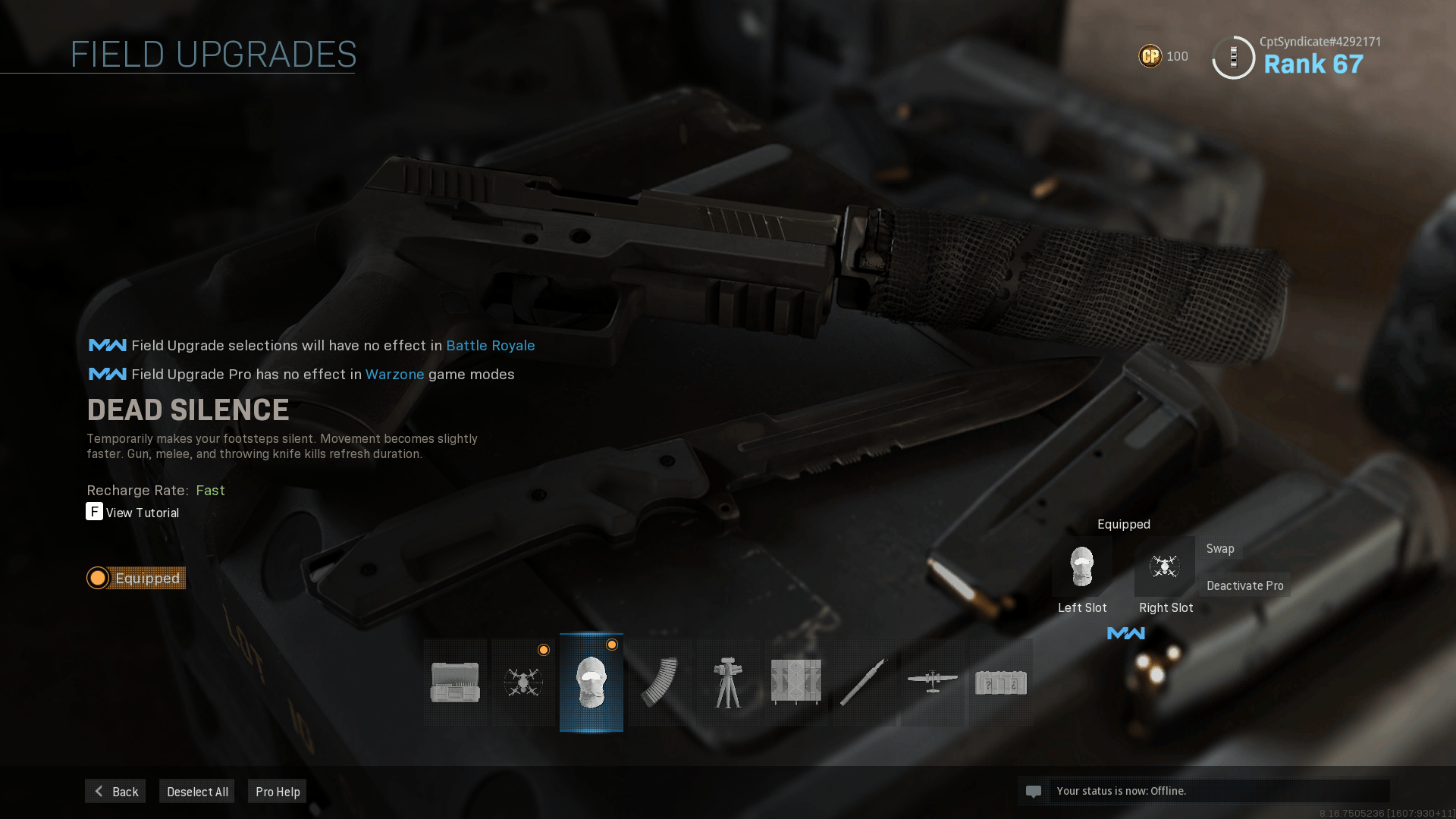Pick the airplane-shaped field upgrade
The width and height of the screenshot is (1456, 819).
[933, 682]
